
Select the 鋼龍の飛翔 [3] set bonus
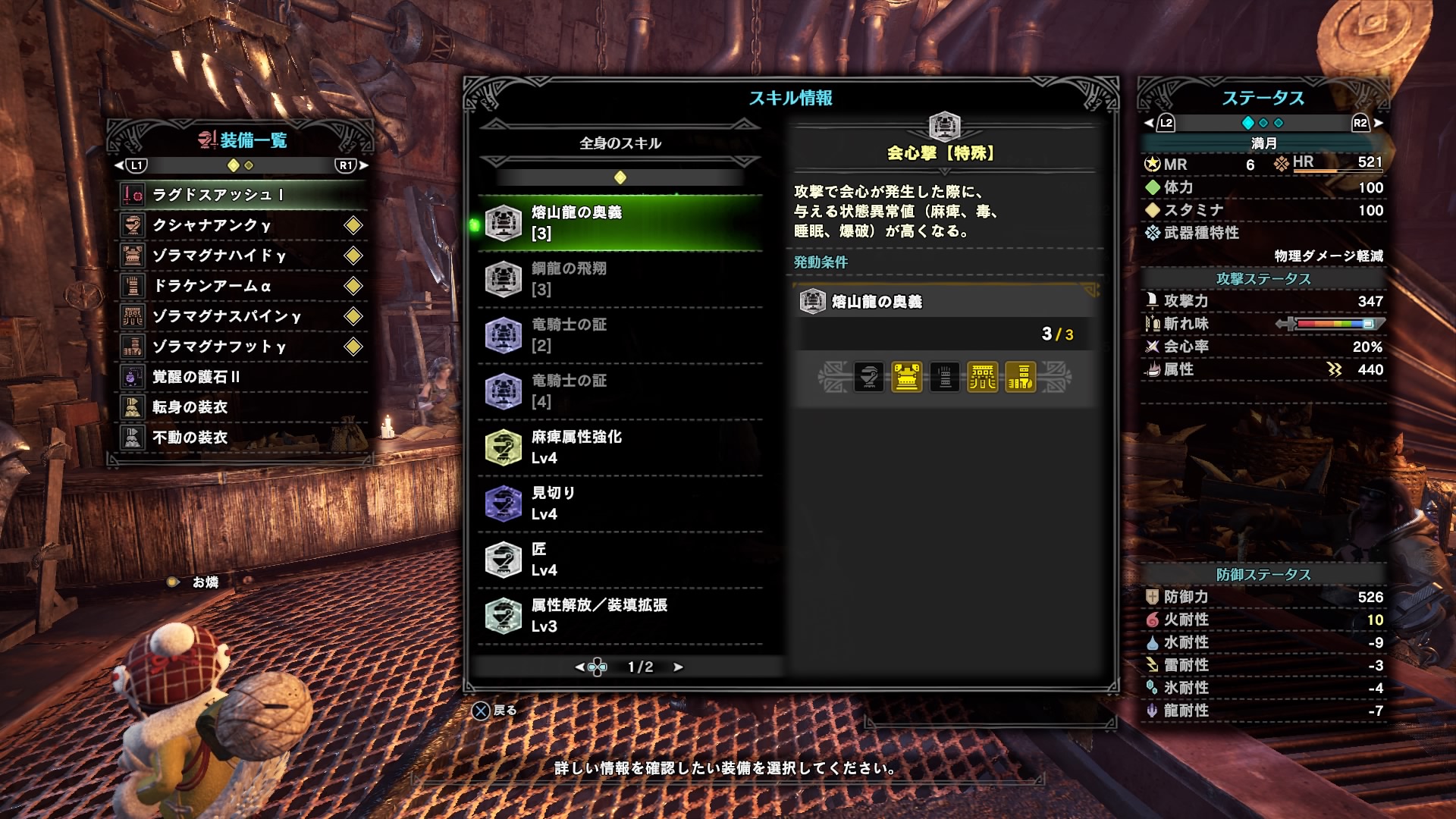[620, 279]
